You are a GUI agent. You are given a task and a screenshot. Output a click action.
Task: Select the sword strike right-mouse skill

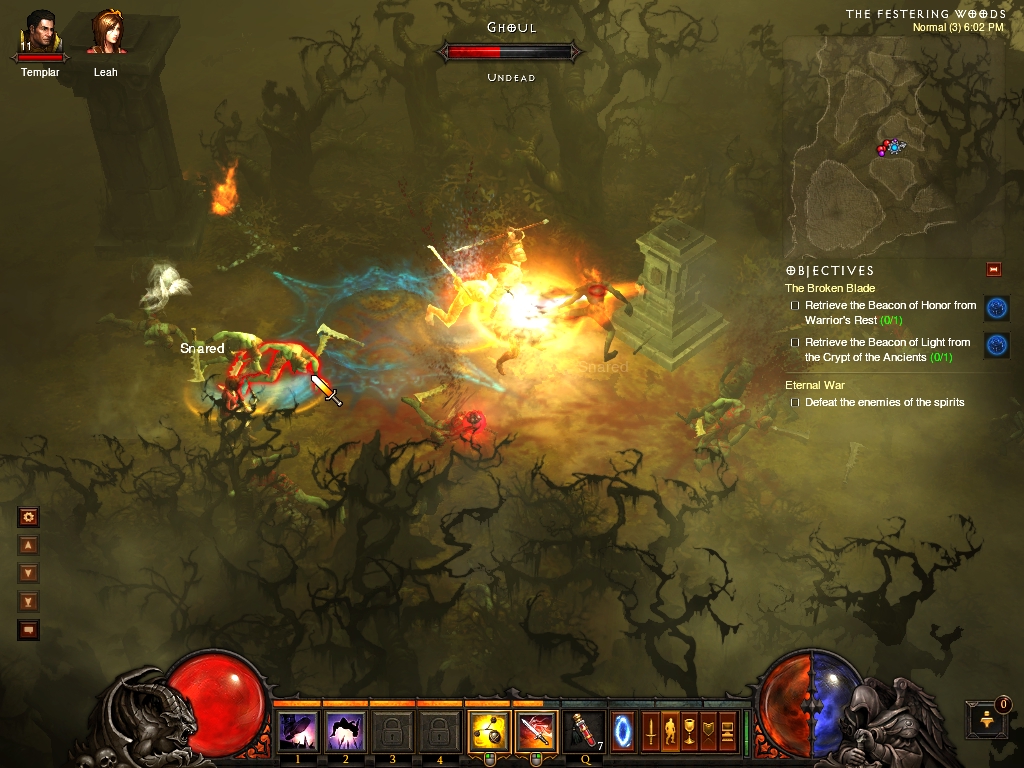coord(537,731)
